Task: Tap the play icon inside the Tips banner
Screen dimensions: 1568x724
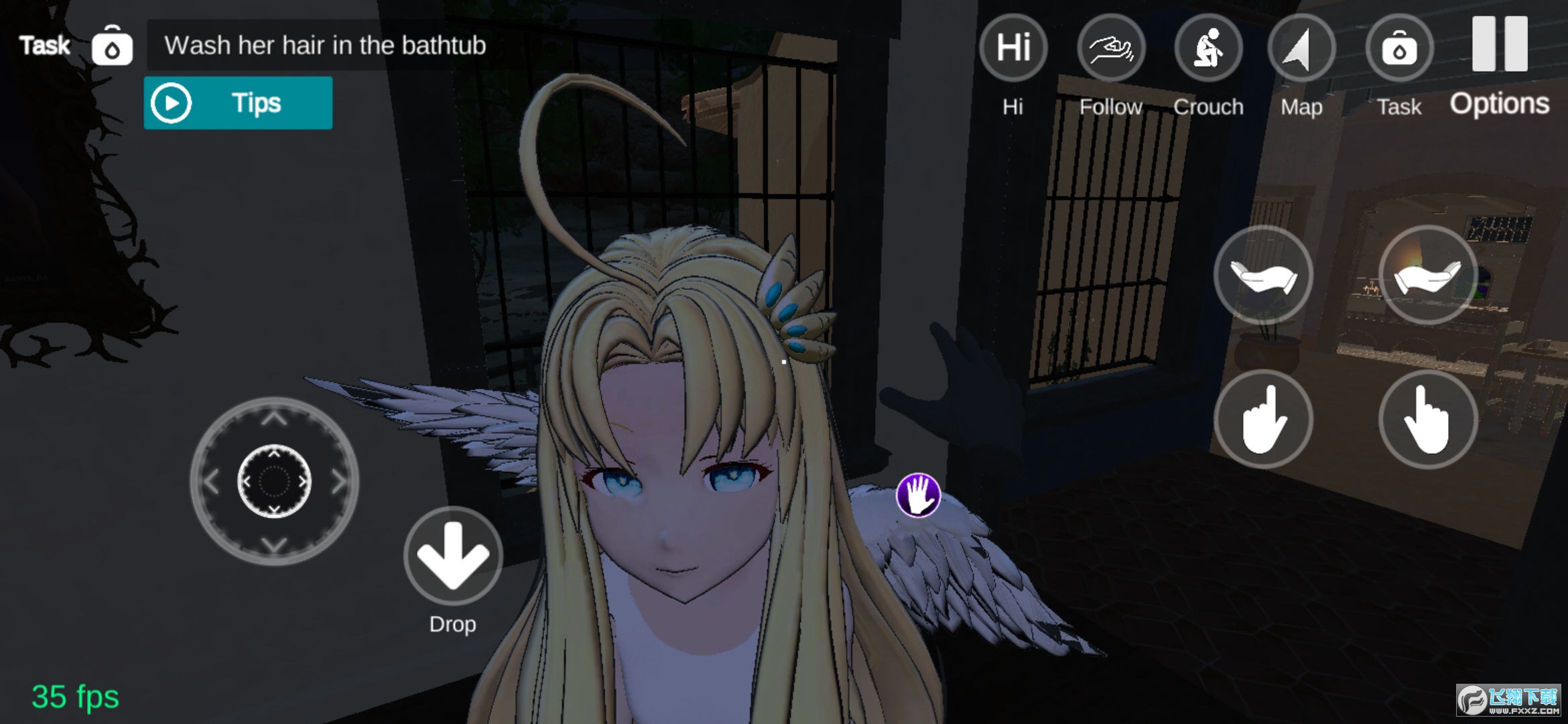Action: [x=172, y=102]
